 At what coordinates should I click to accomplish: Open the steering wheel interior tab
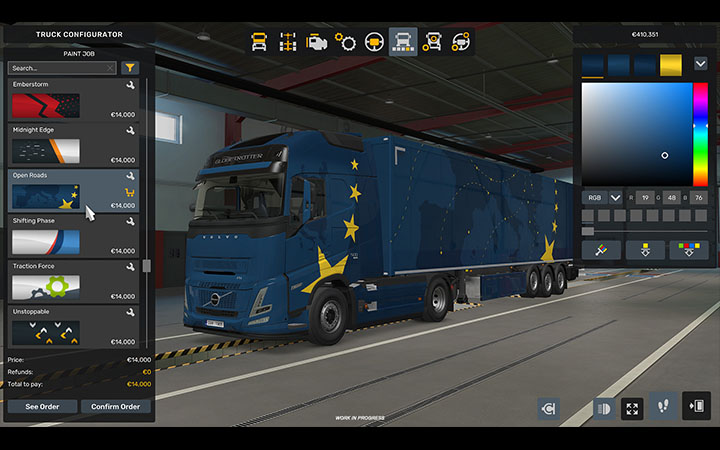tap(374, 42)
